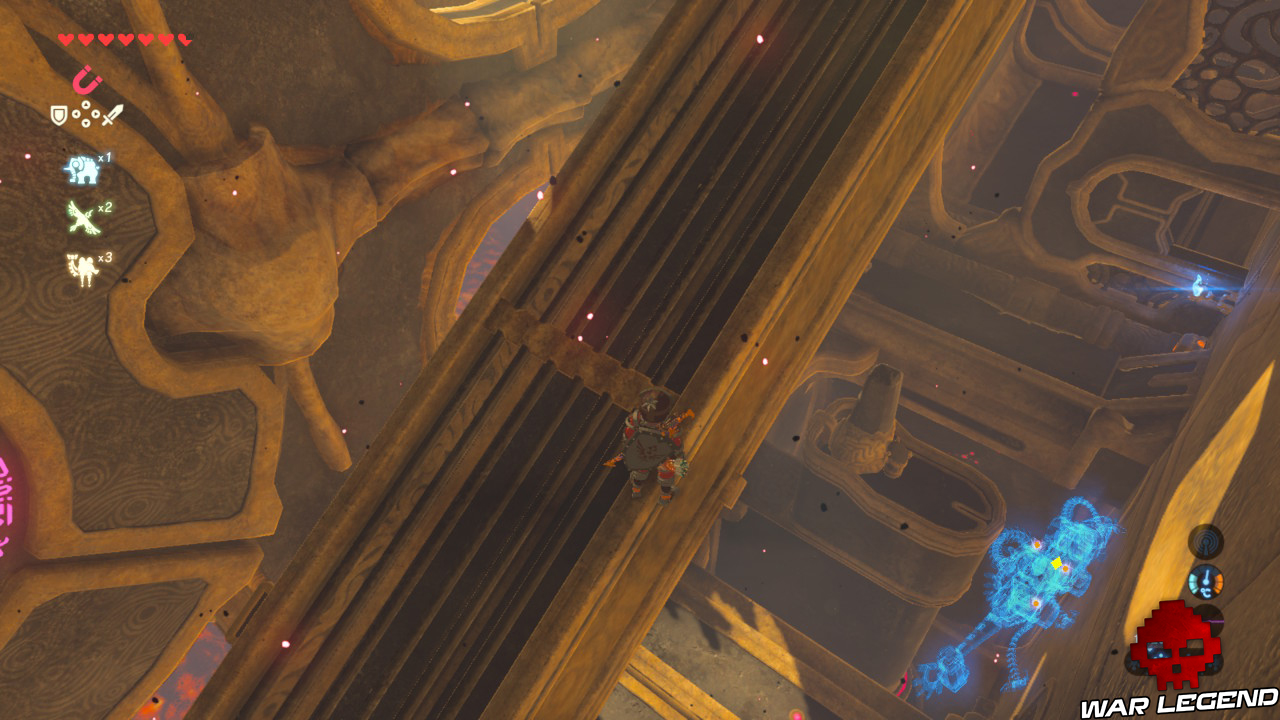
Task: Toggle the first full heart in the health bar
Action: 65,38
